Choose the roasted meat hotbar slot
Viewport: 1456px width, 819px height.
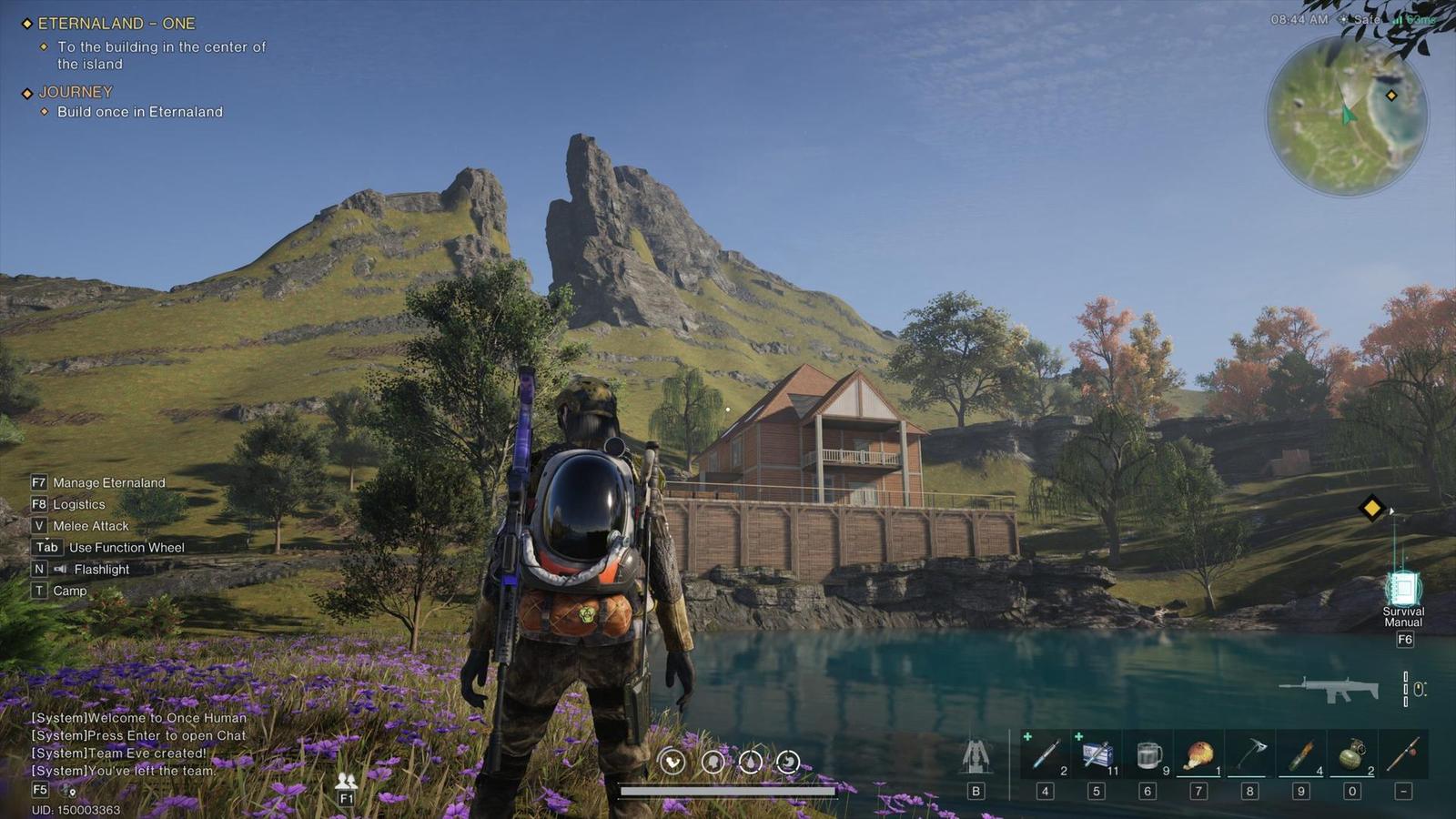(x=1198, y=754)
